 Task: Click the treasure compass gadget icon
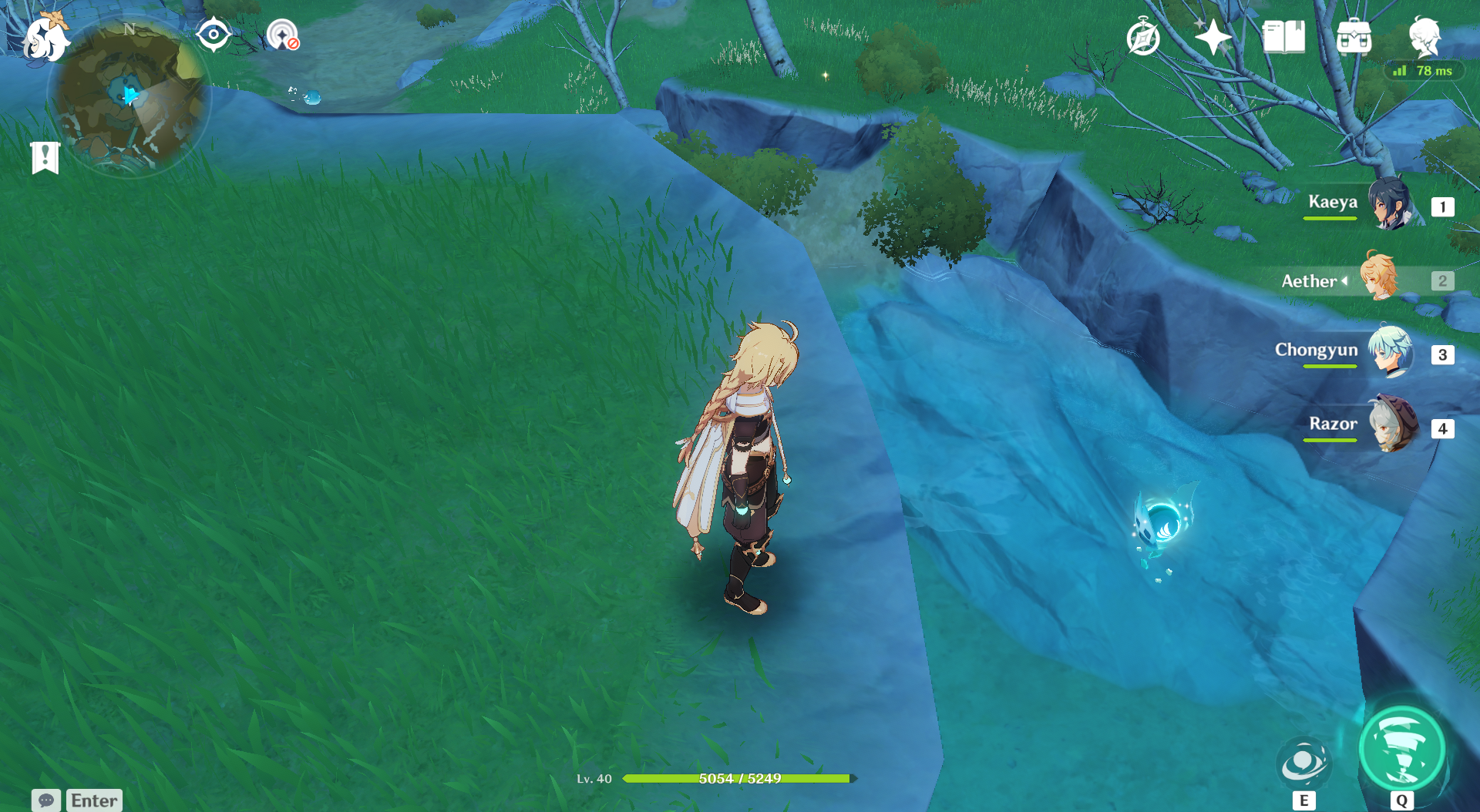(282, 35)
